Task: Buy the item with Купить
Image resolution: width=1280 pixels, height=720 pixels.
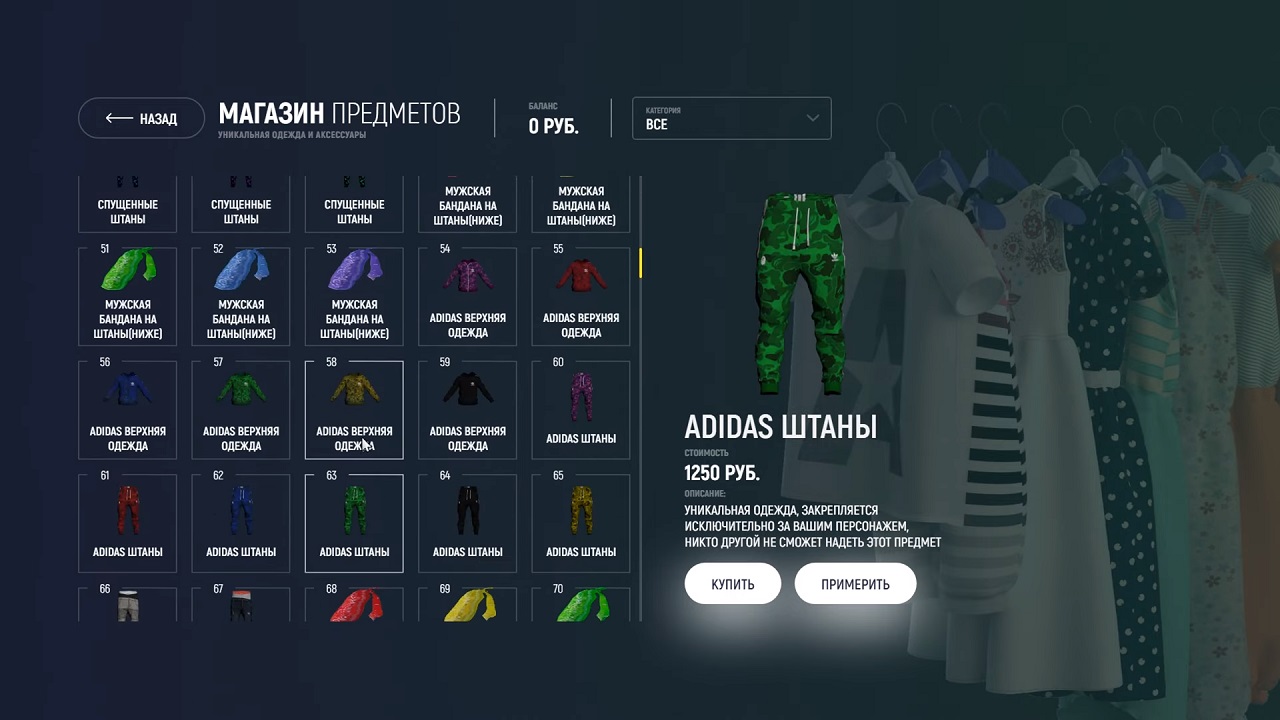Action: (732, 584)
